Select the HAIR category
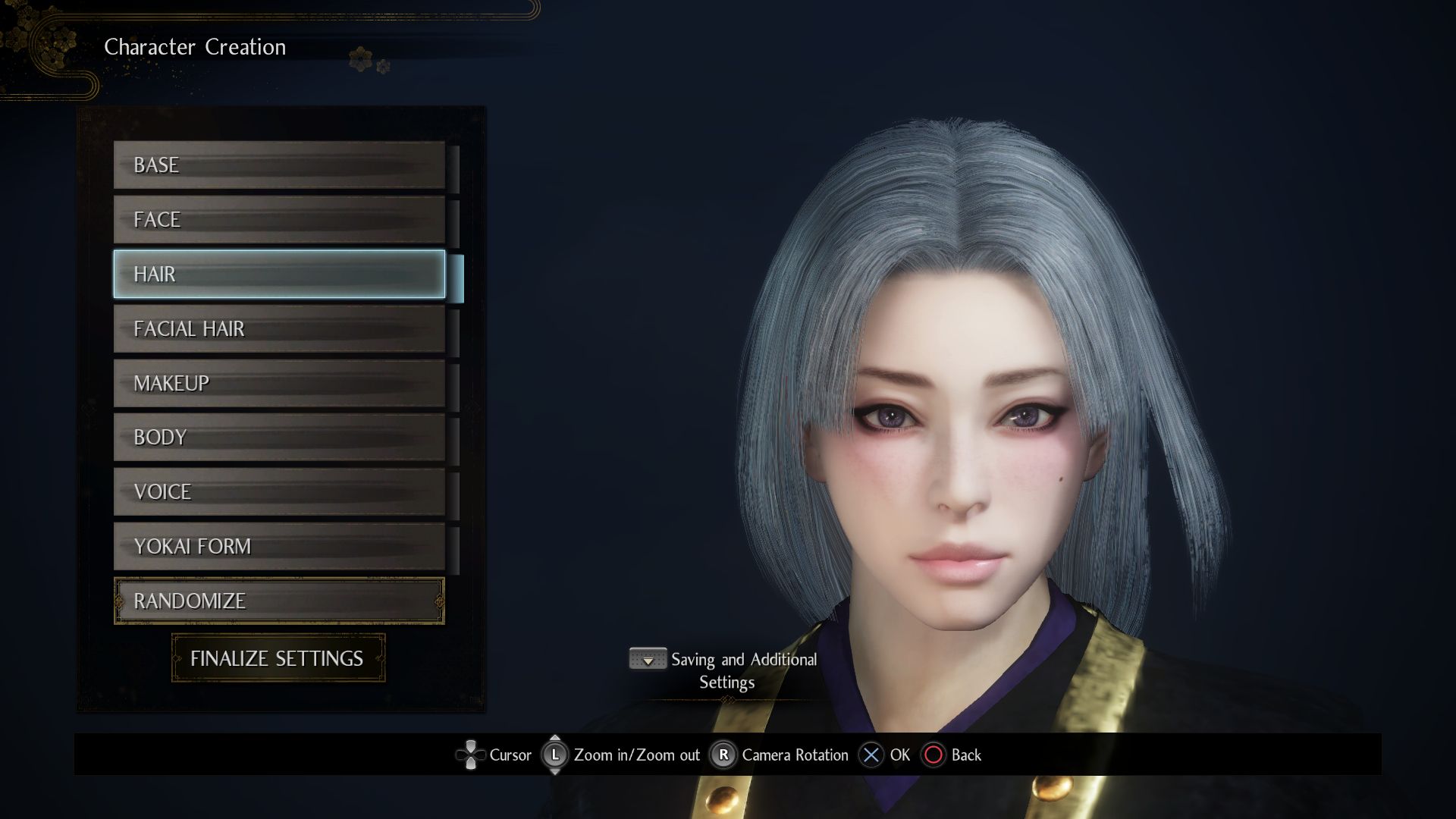The height and width of the screenshot is (819, 1456). (279, 274)
